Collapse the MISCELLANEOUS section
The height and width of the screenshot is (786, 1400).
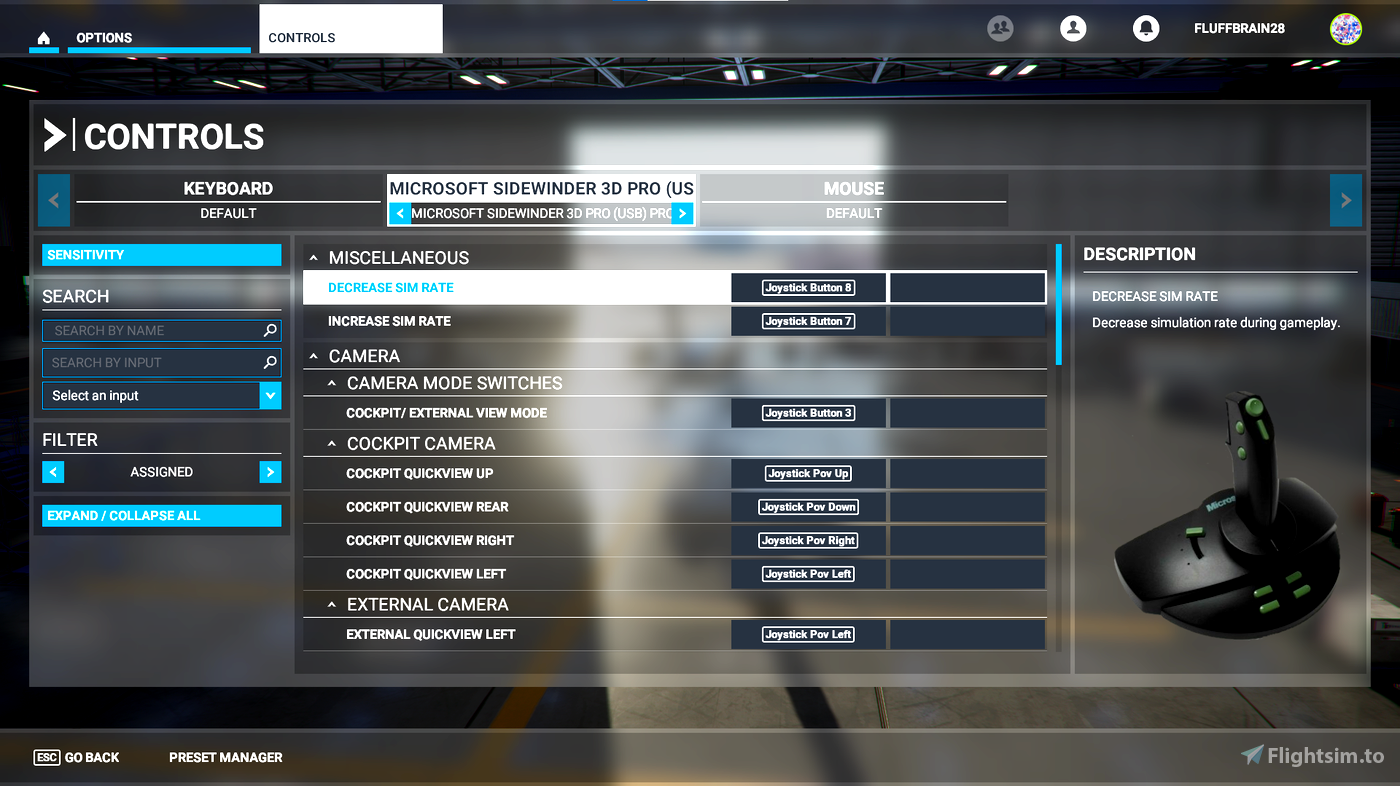click(x=313, y=257)
